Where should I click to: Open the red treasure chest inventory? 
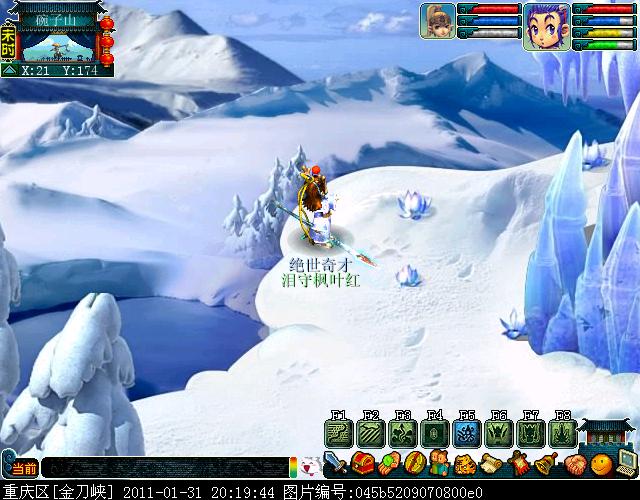[x=362, y=464]
